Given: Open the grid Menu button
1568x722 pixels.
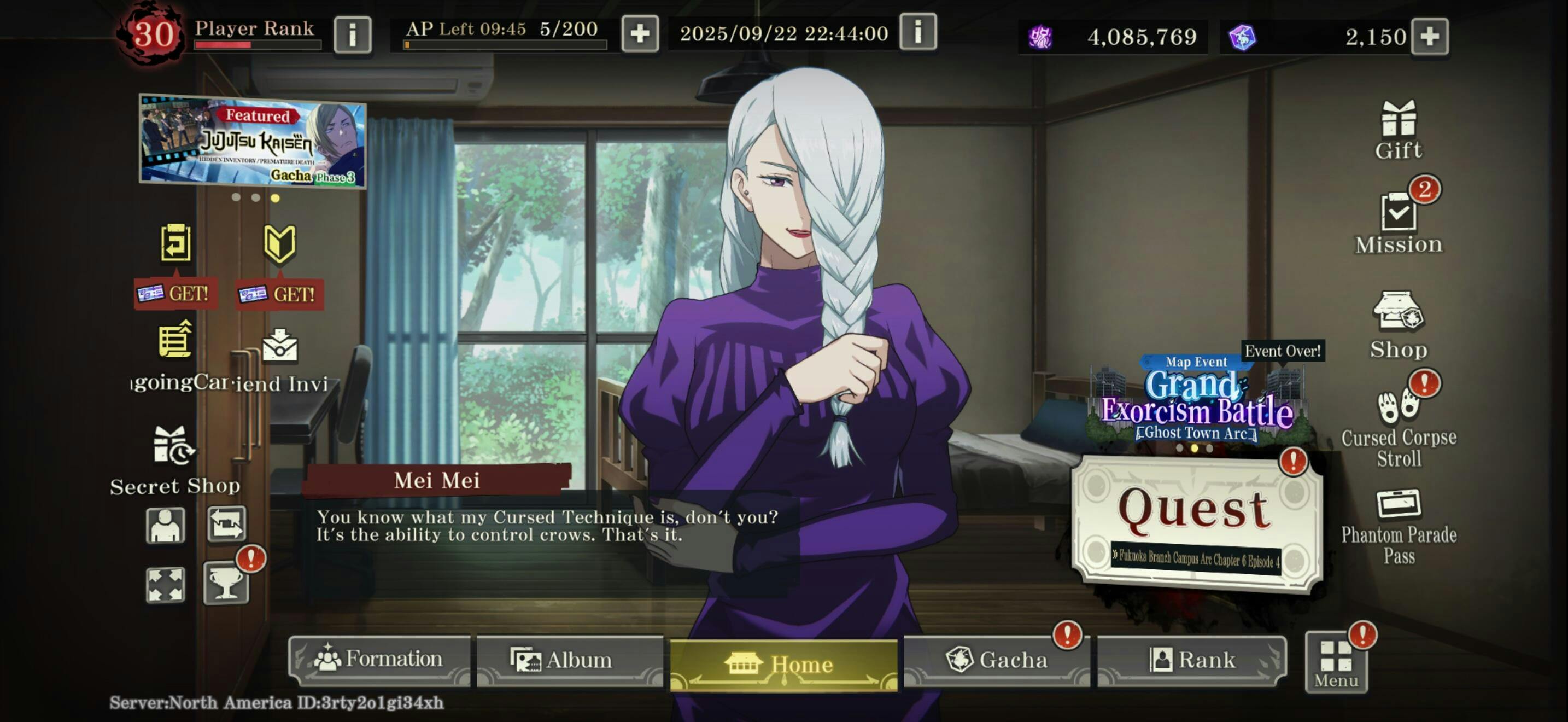Looking at the screenshot, I should click(1336, 662).
